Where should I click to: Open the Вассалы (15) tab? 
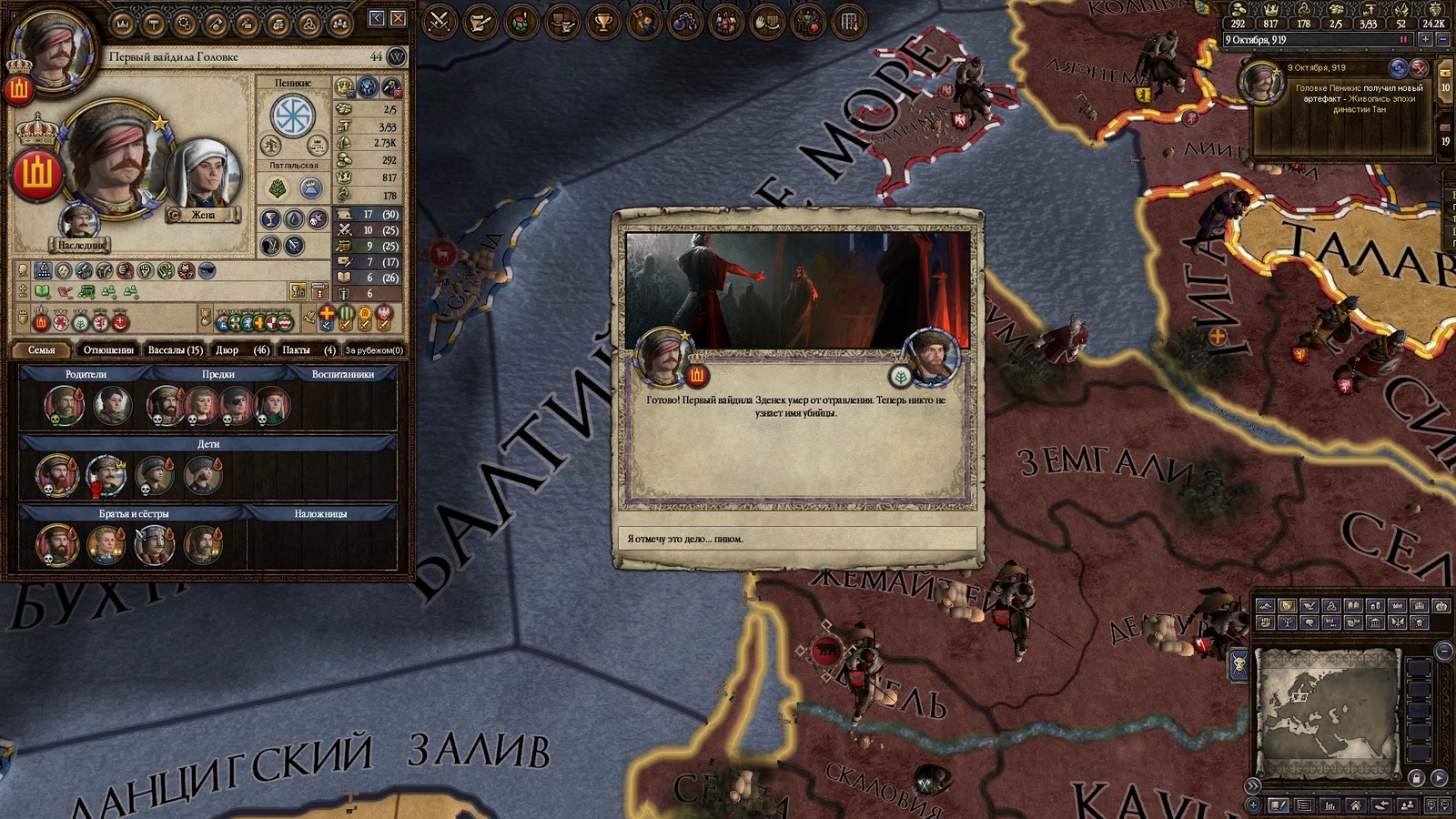[x=175, y=349]
